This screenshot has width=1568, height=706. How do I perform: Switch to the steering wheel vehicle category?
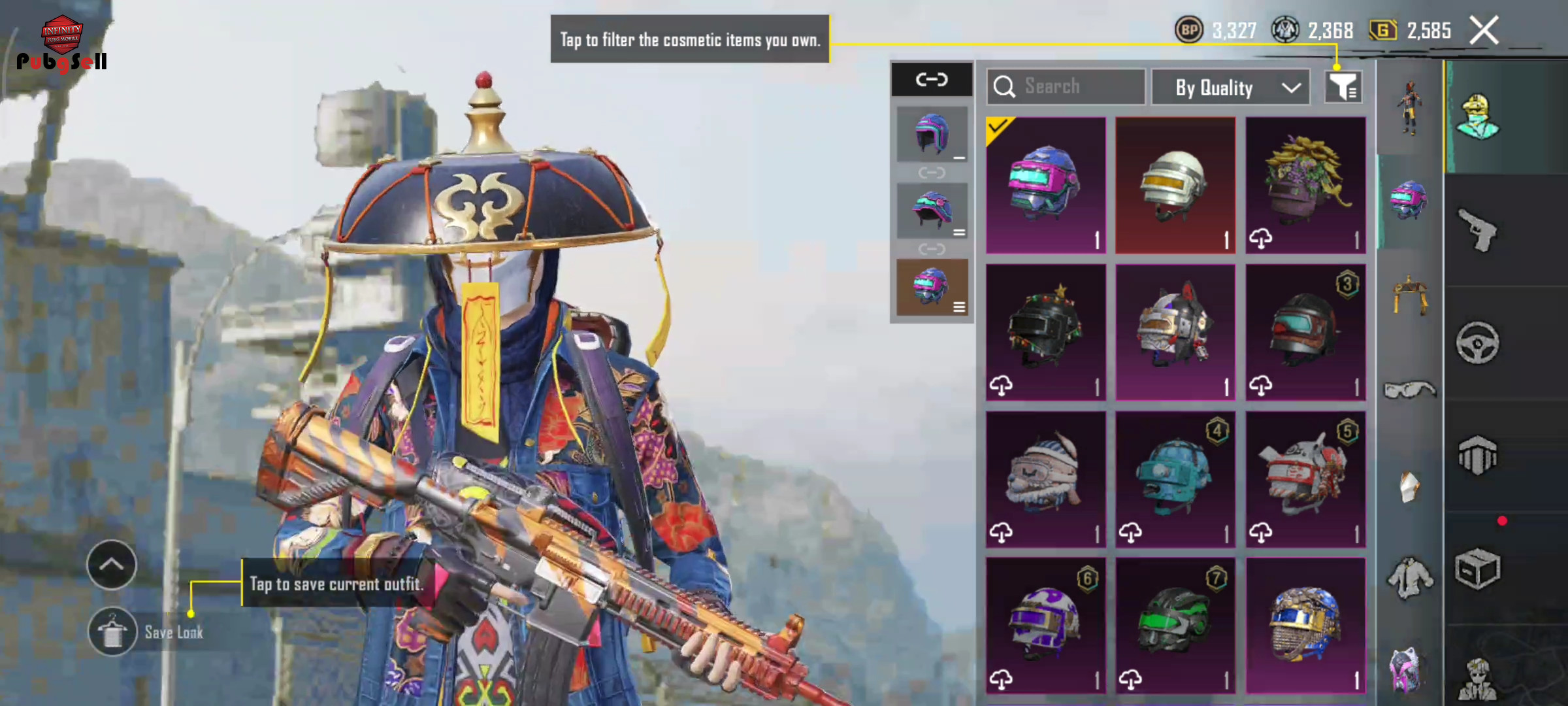click(x=1478, y=343)
